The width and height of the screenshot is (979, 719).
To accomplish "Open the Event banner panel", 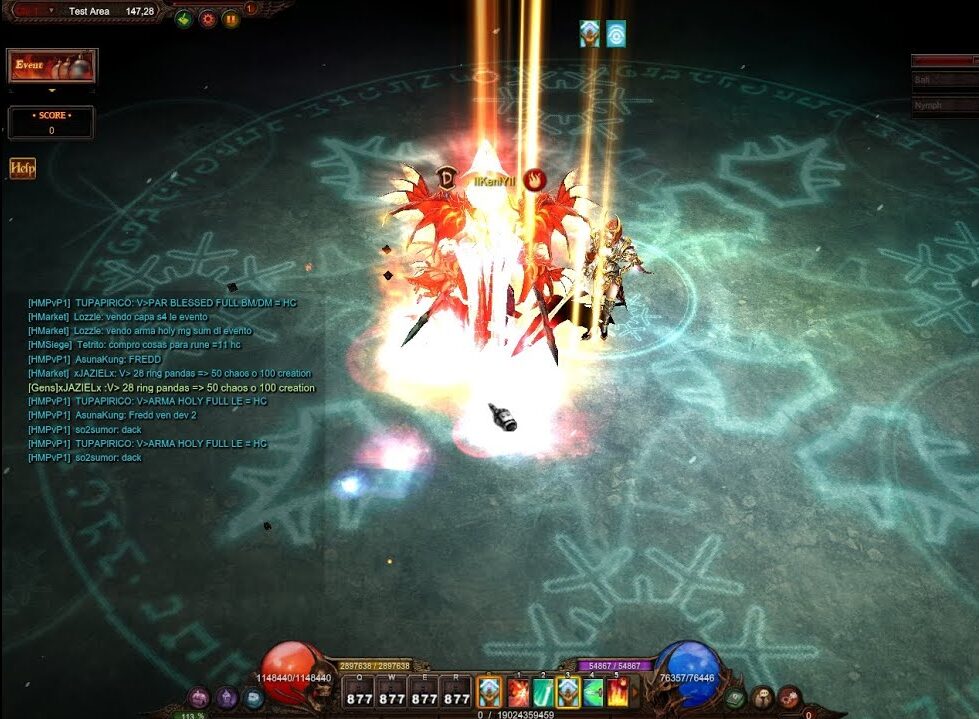I will (52, 66).
